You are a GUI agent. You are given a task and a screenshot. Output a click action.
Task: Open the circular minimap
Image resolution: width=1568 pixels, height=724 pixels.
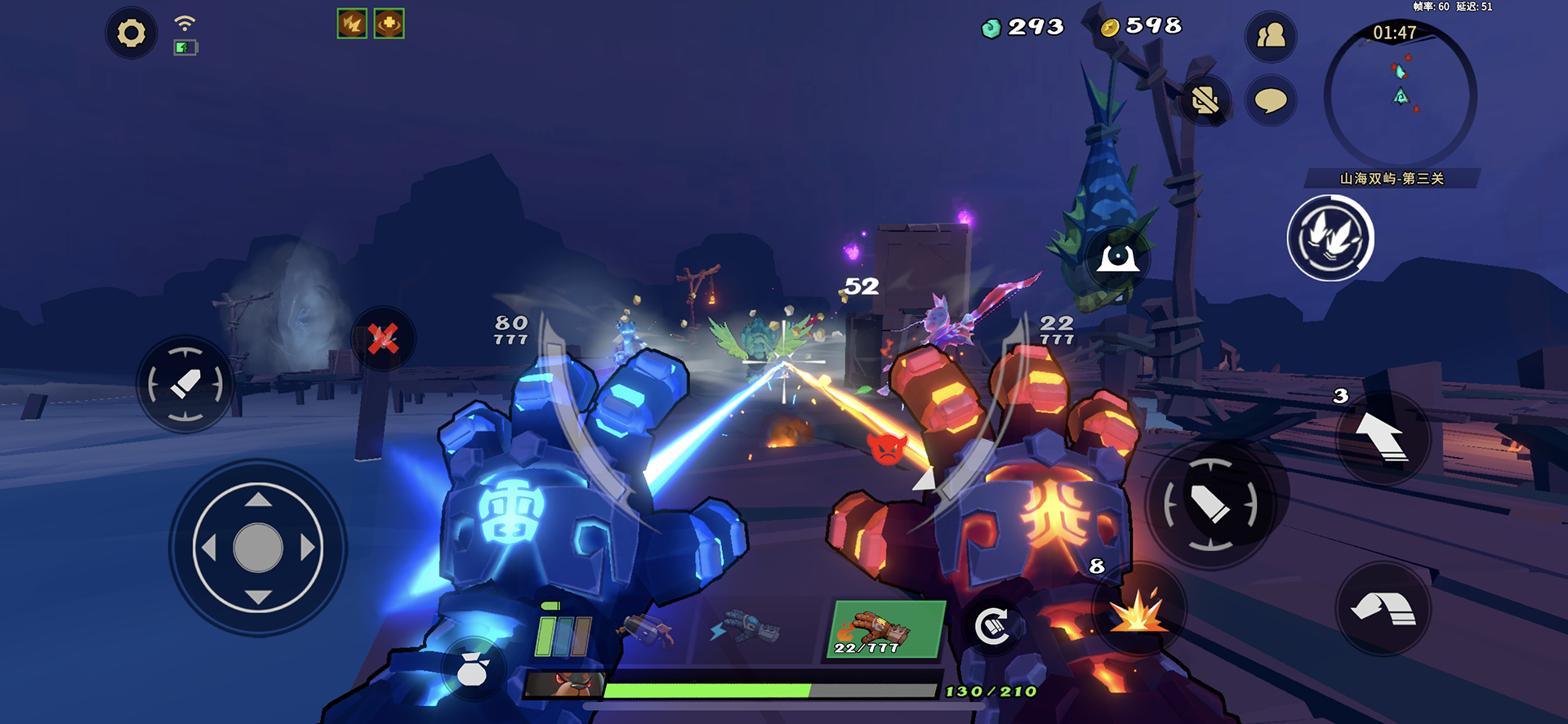[x=1400, y=95]
